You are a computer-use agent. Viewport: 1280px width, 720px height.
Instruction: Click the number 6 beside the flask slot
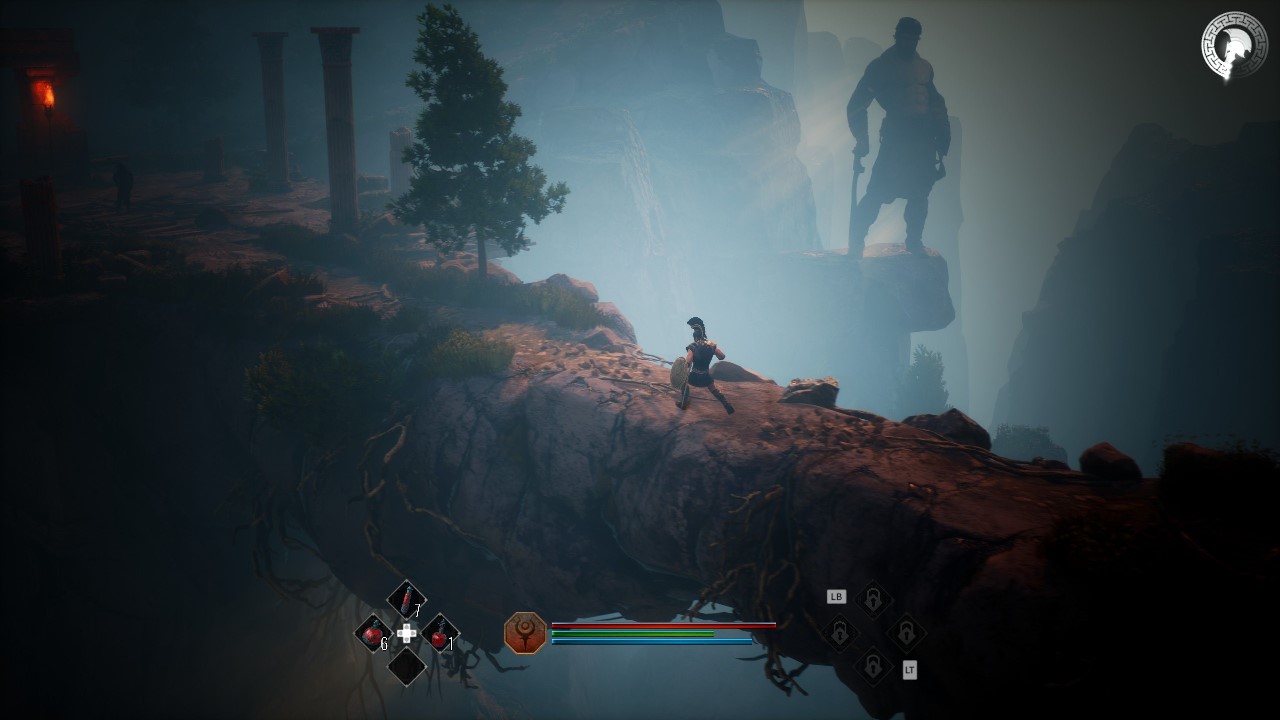click(x=385, y=644)
